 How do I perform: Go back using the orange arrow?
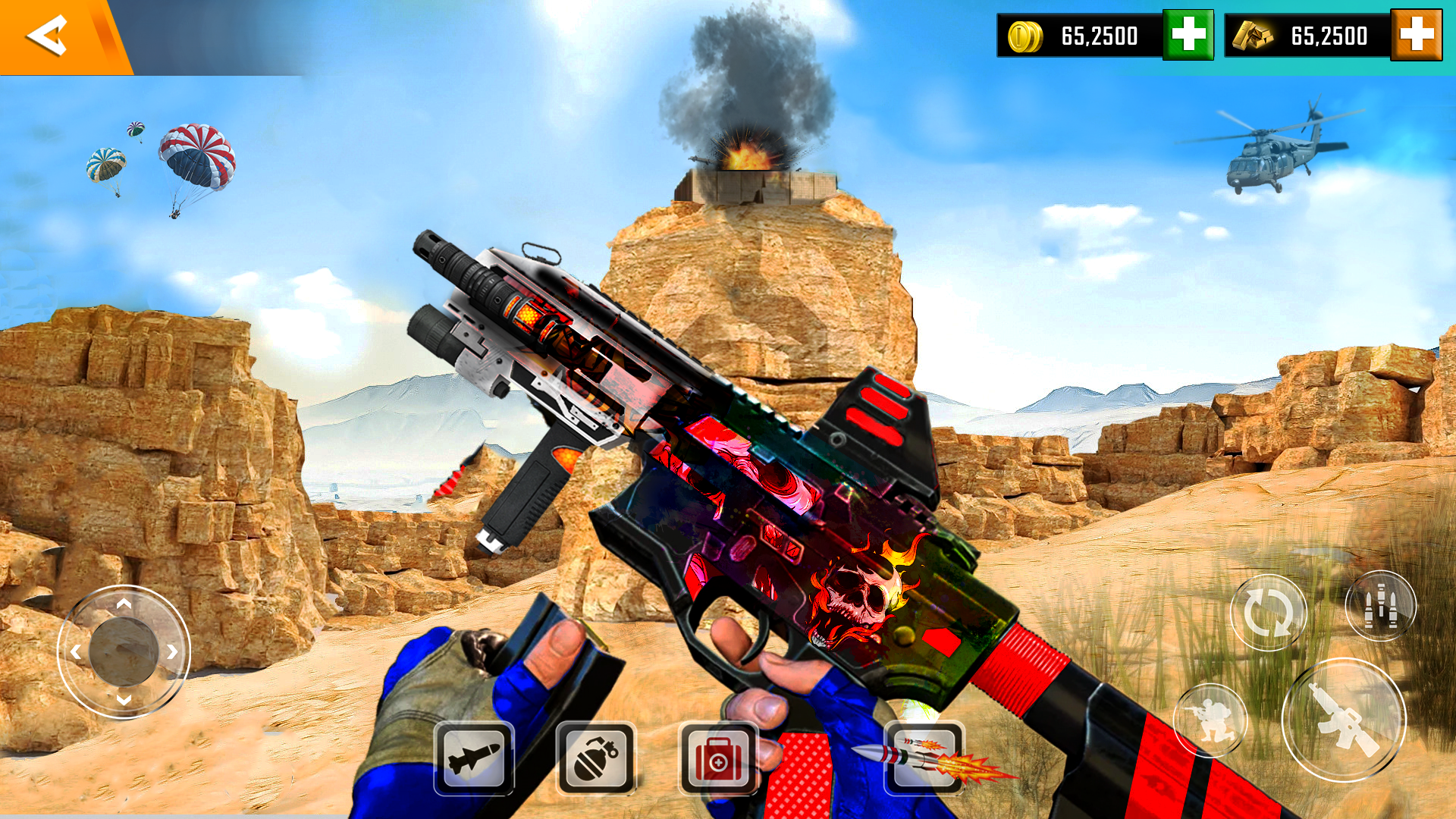point(47,33)
